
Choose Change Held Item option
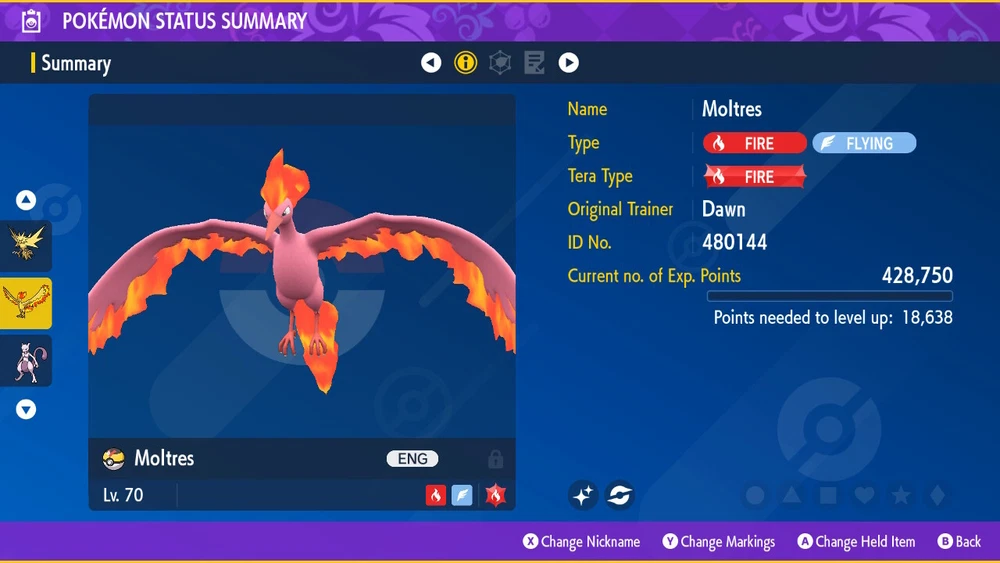point(856,542)
